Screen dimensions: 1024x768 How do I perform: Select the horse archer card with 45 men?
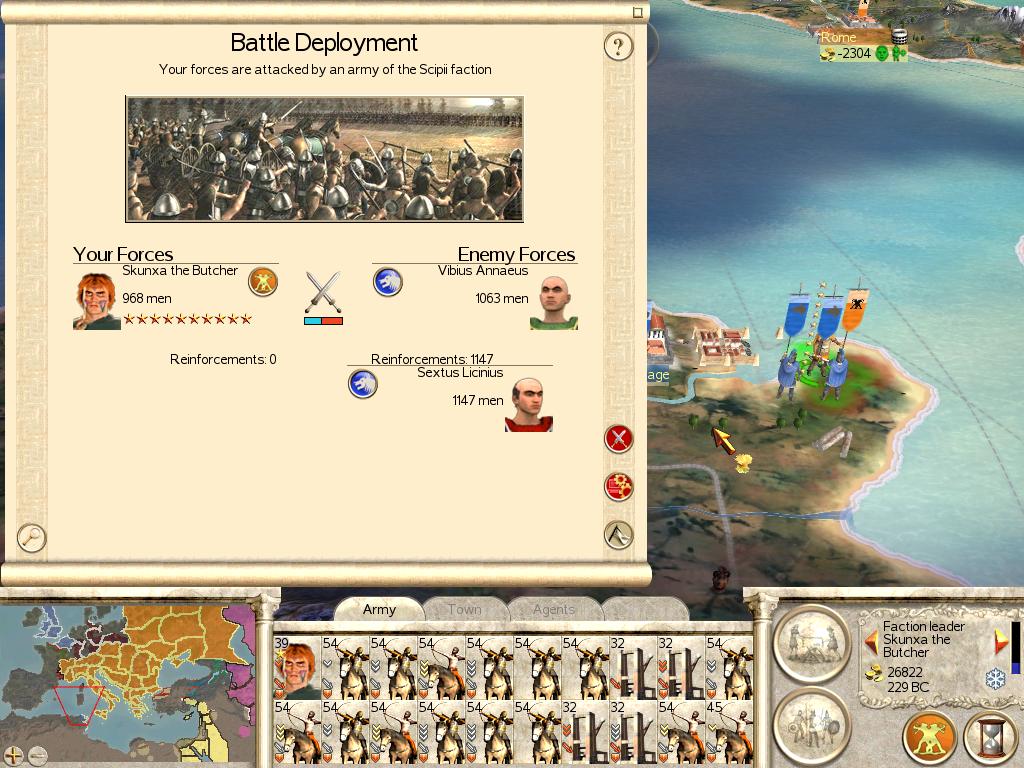(729, 733)
